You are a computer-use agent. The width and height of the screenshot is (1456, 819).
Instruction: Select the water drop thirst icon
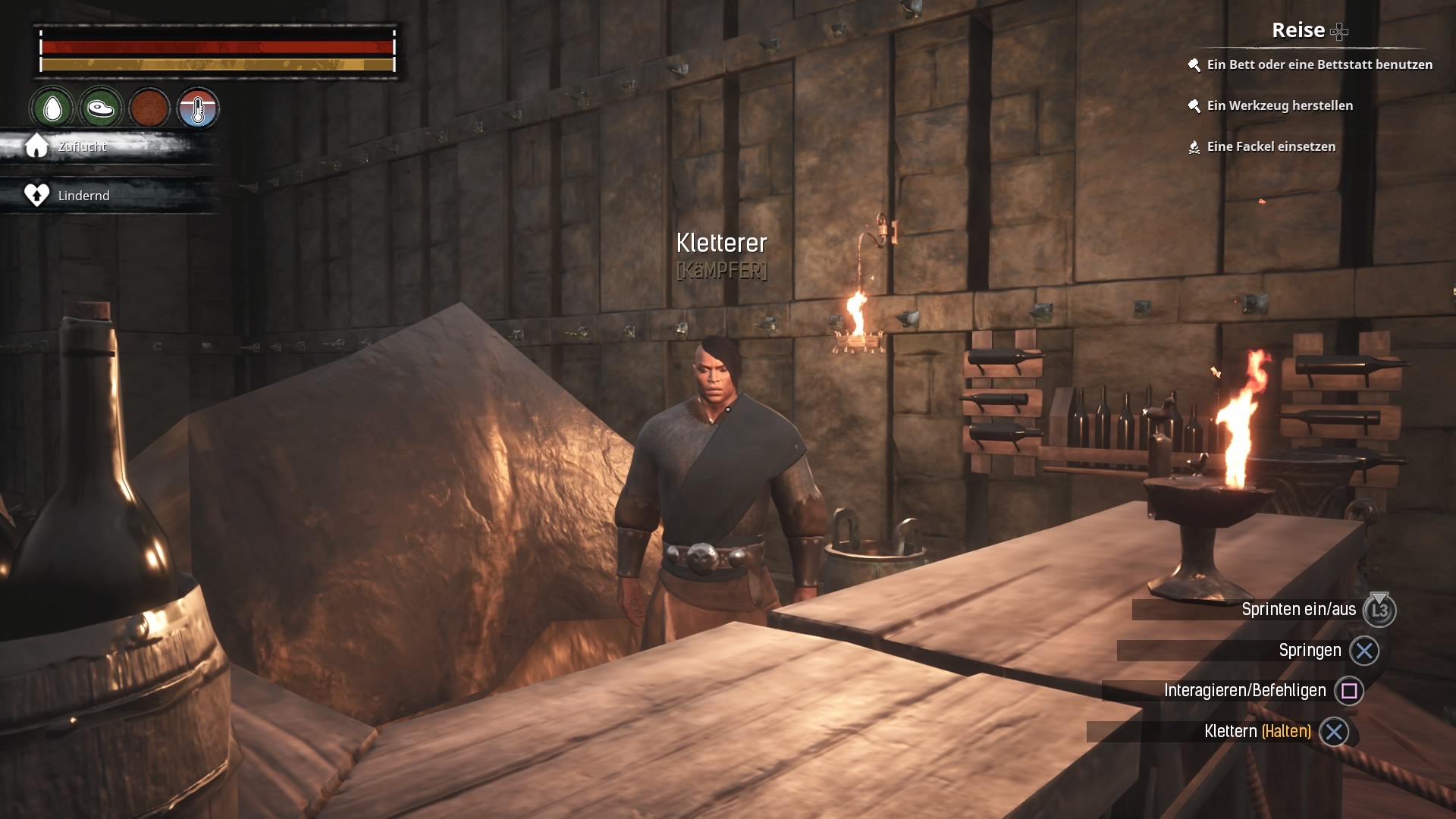point(52,108)
